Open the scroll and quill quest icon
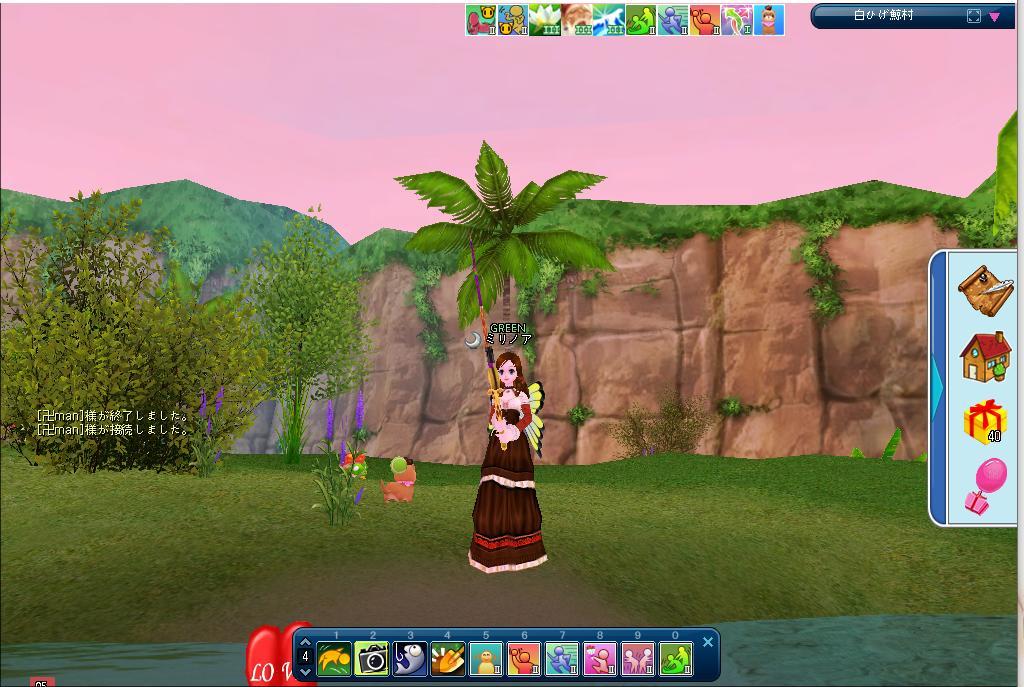This screenshot has width=1024, height=687. [x=985, y=289]
